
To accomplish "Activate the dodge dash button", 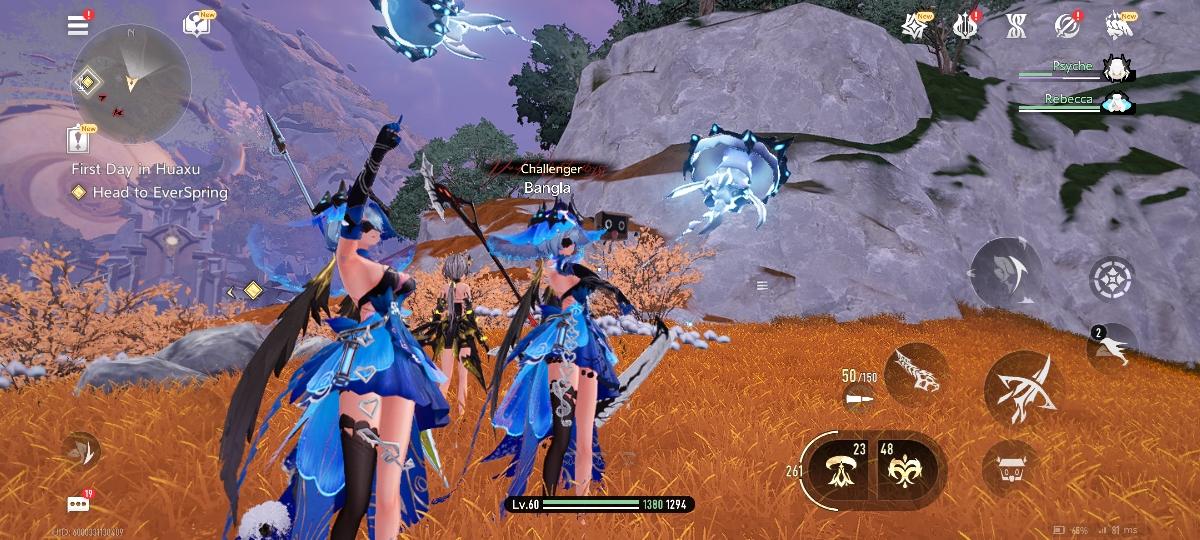I will point(1005,270).
